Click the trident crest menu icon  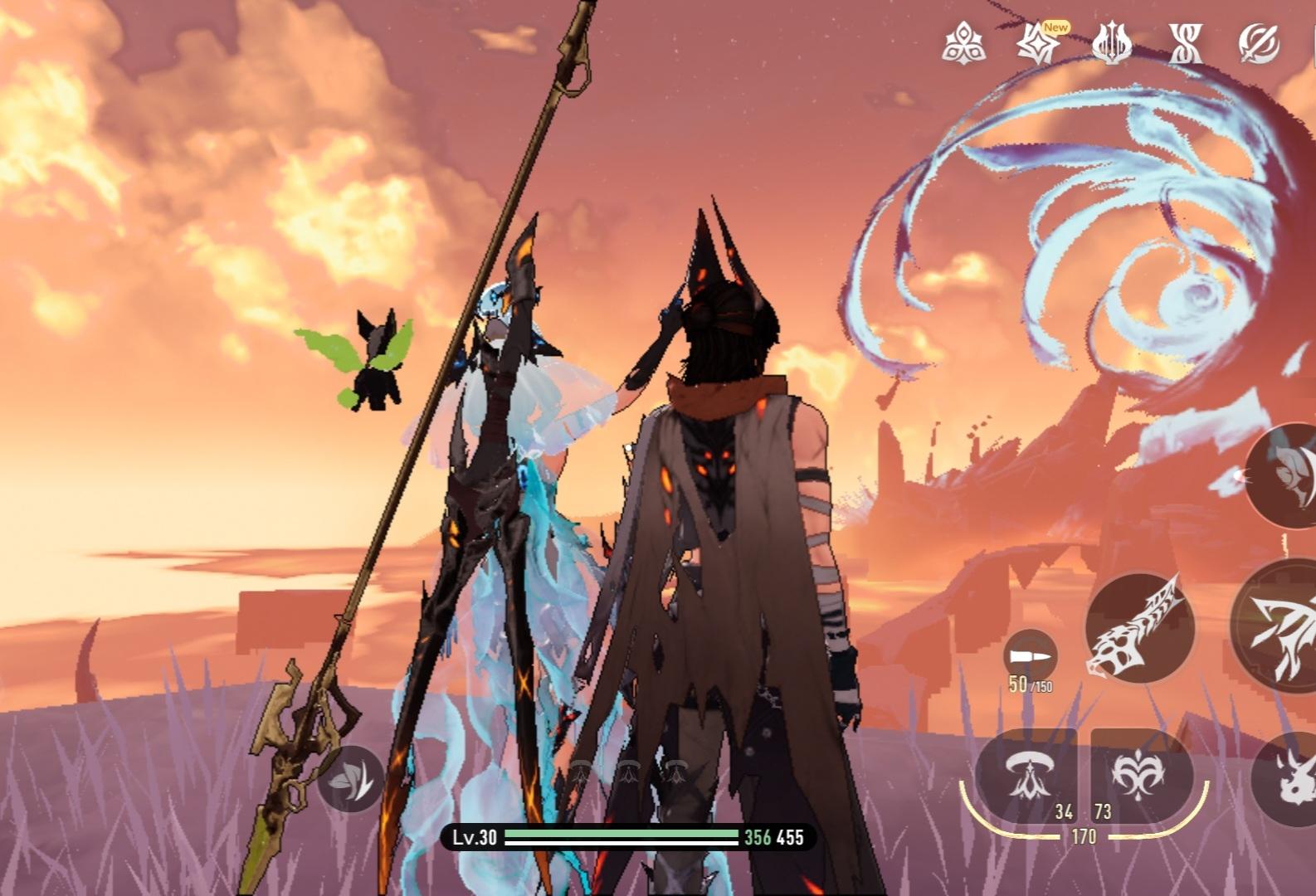(1111, 43)
